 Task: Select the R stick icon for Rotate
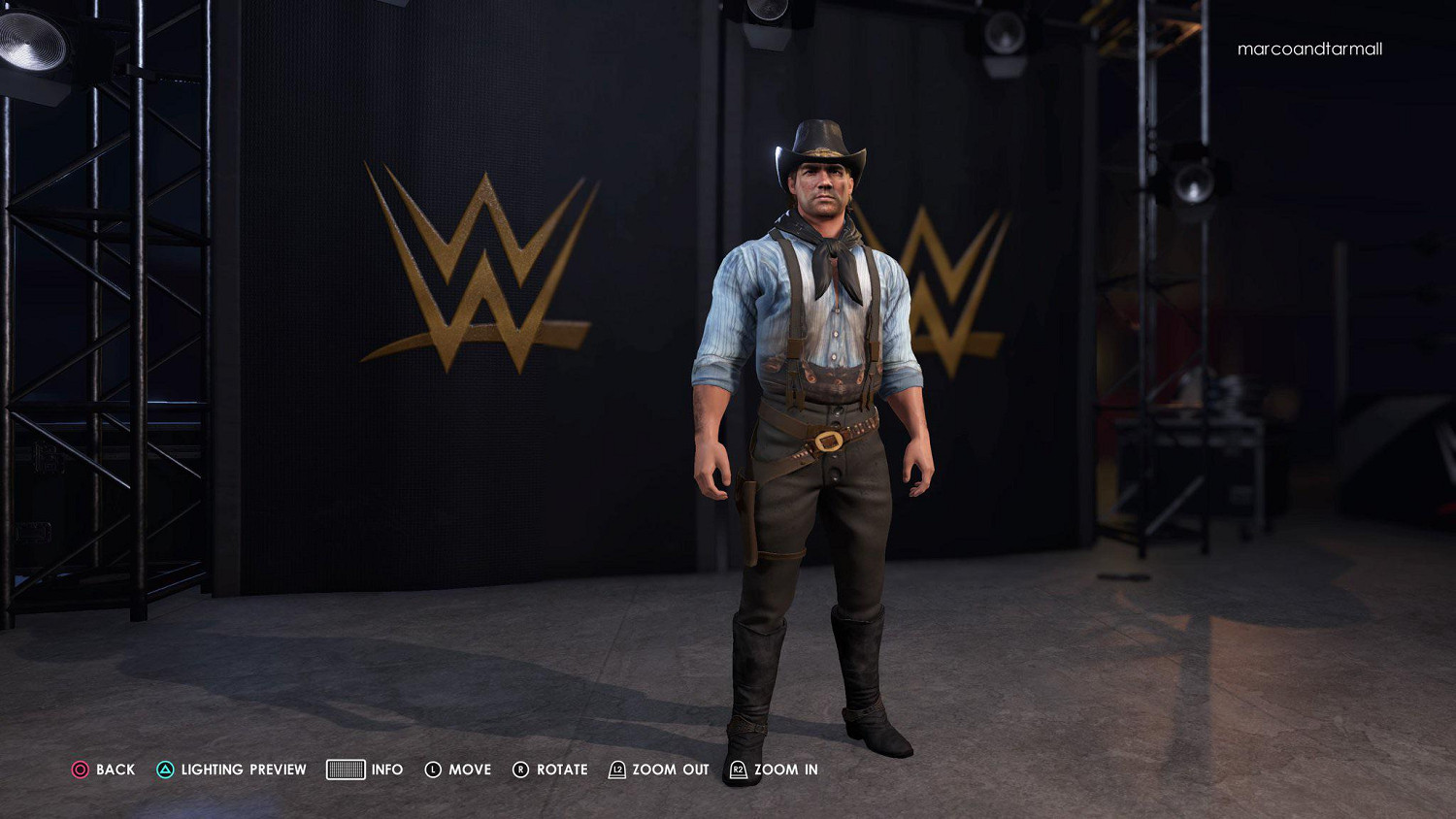coord(521,769)
